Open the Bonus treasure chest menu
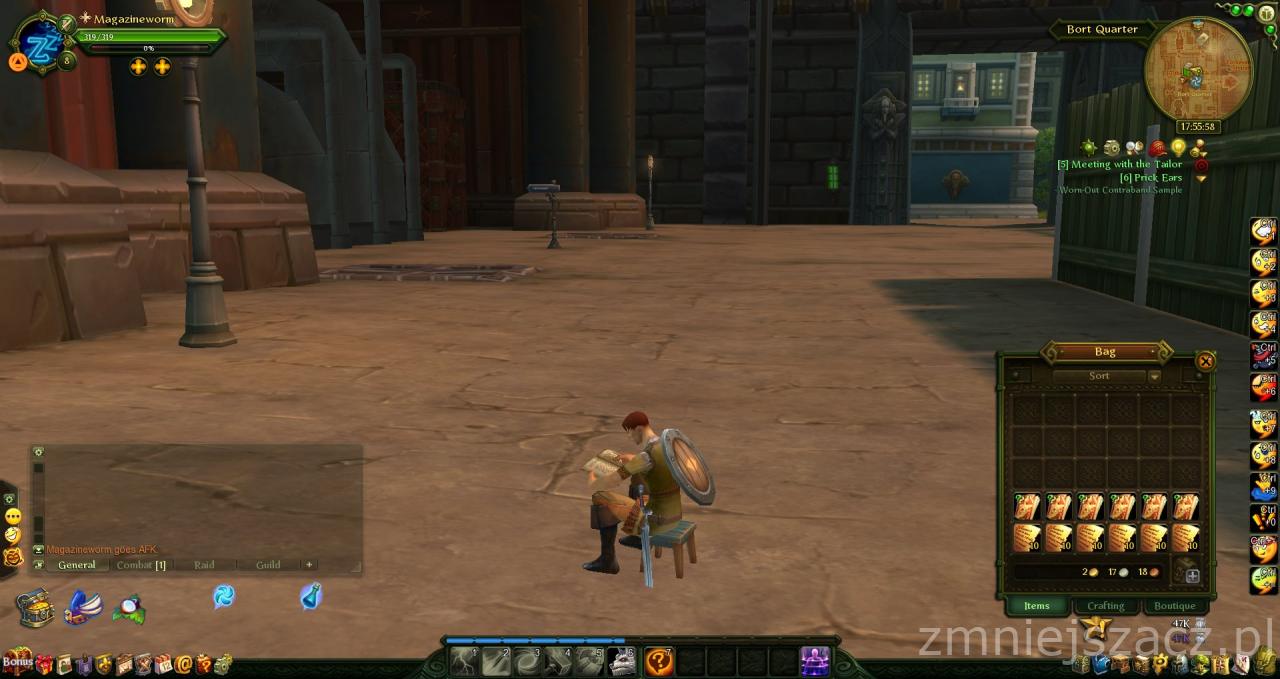Image resolution: width=1280 pixels, height=679 pixels. tap(16, 662)
